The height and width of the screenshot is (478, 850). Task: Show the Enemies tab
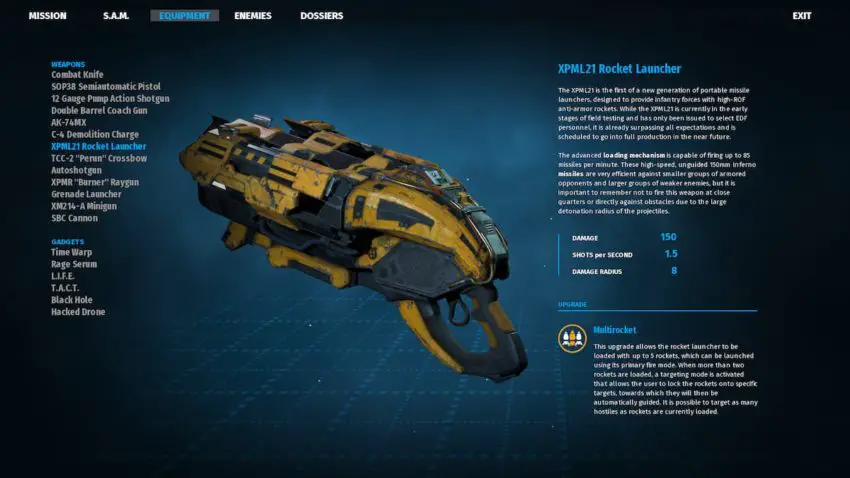click(x=253, y=16)
